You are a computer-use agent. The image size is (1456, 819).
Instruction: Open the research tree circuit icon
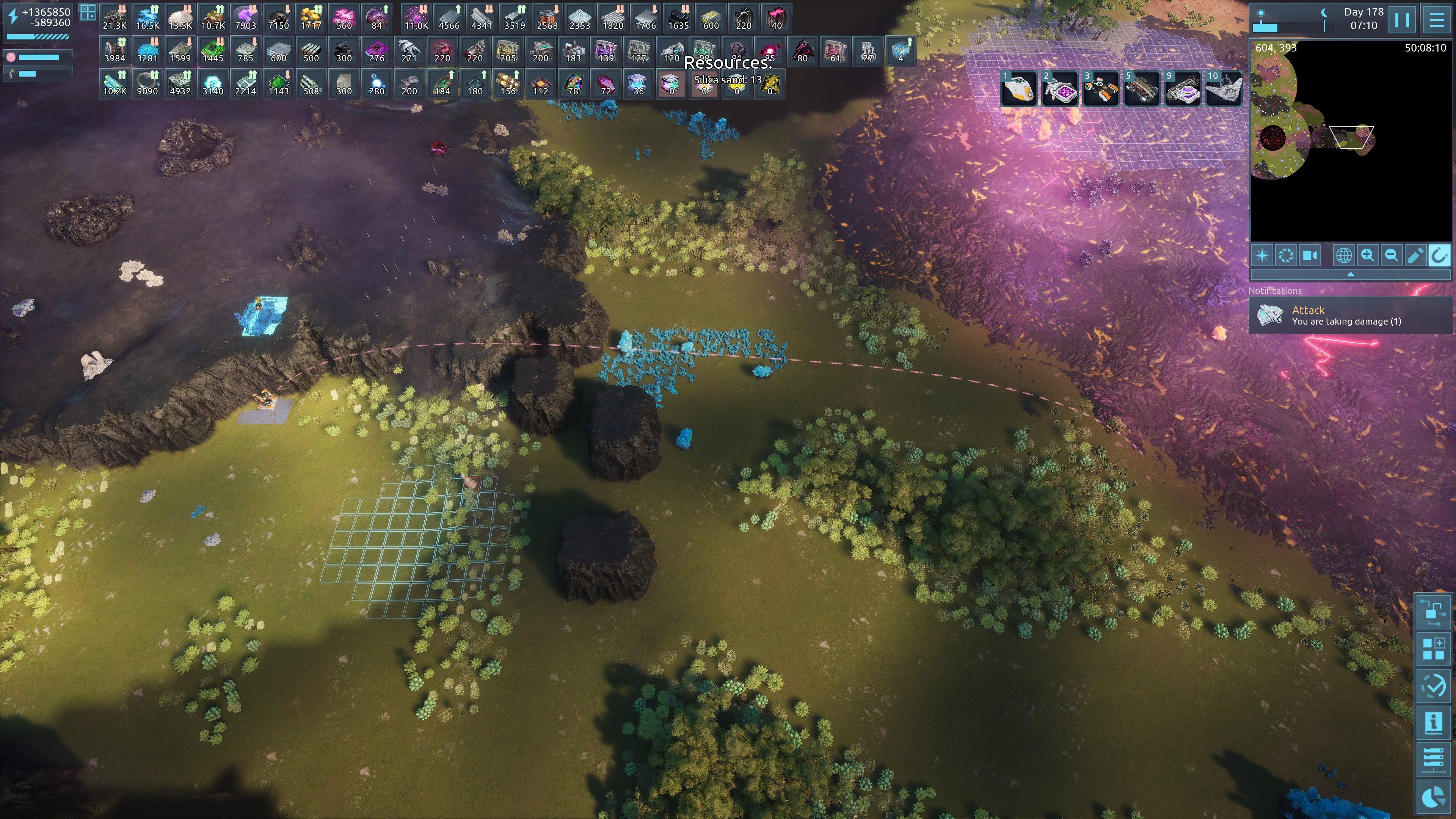[1433, 611]
